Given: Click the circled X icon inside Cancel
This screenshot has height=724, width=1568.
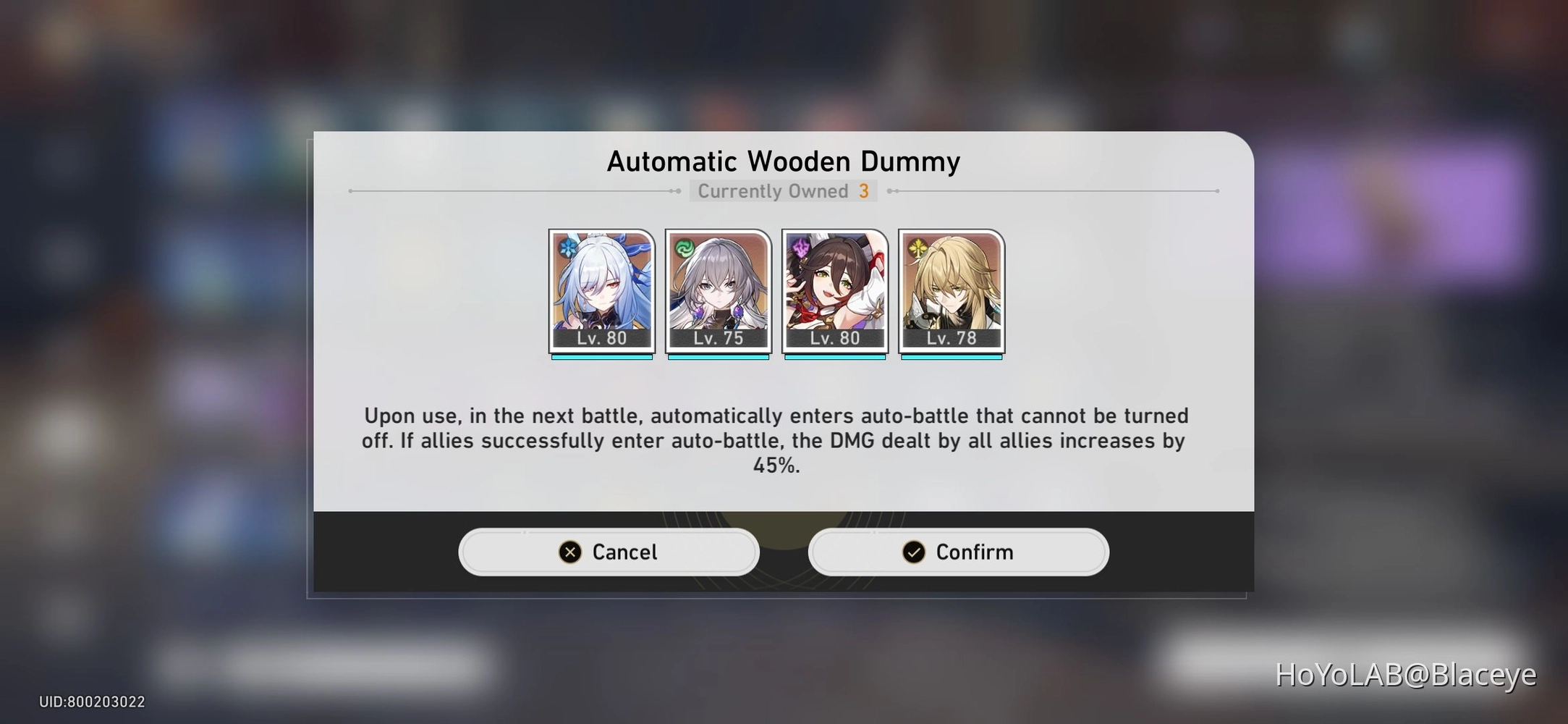Looking at the screenshot, I should click(572, 552).
